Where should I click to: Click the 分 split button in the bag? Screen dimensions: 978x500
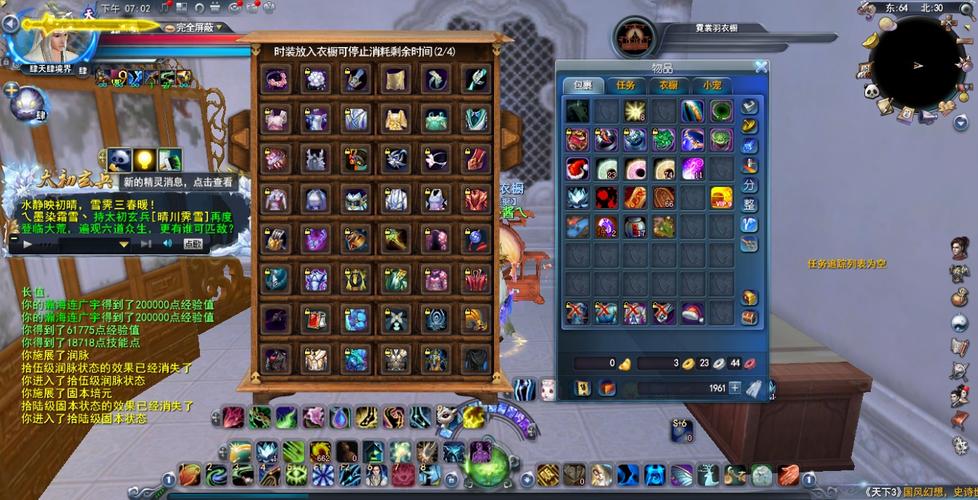[749, 185]
